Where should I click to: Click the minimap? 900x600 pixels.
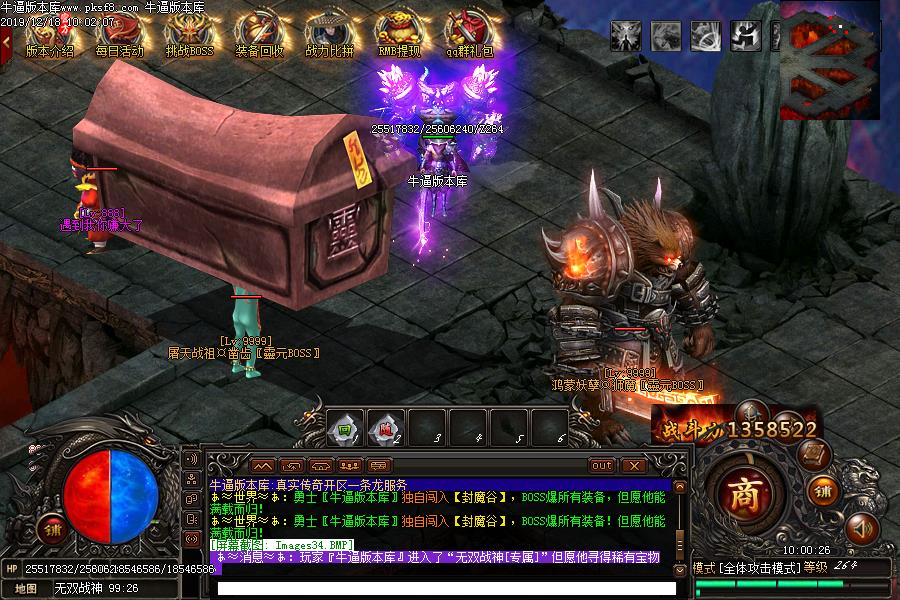(829, 59)
